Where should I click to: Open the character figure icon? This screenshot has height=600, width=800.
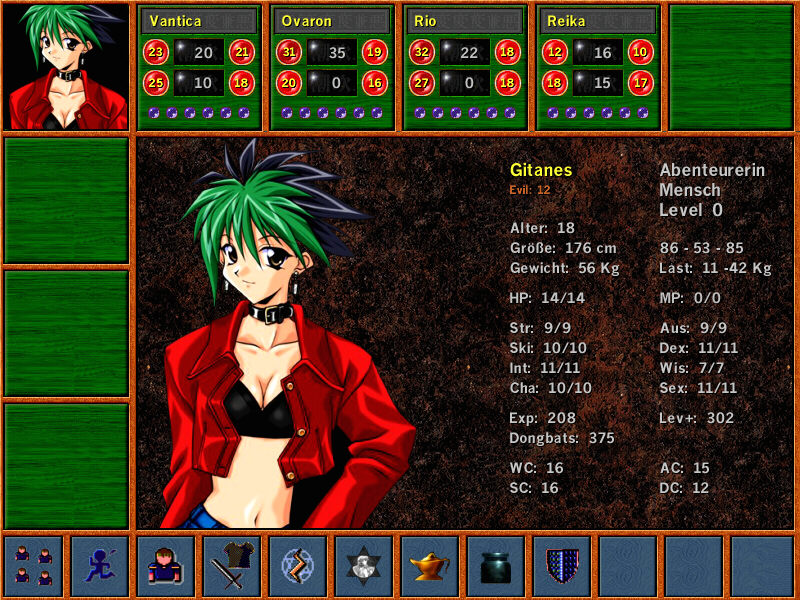click(x=166, y=566)
